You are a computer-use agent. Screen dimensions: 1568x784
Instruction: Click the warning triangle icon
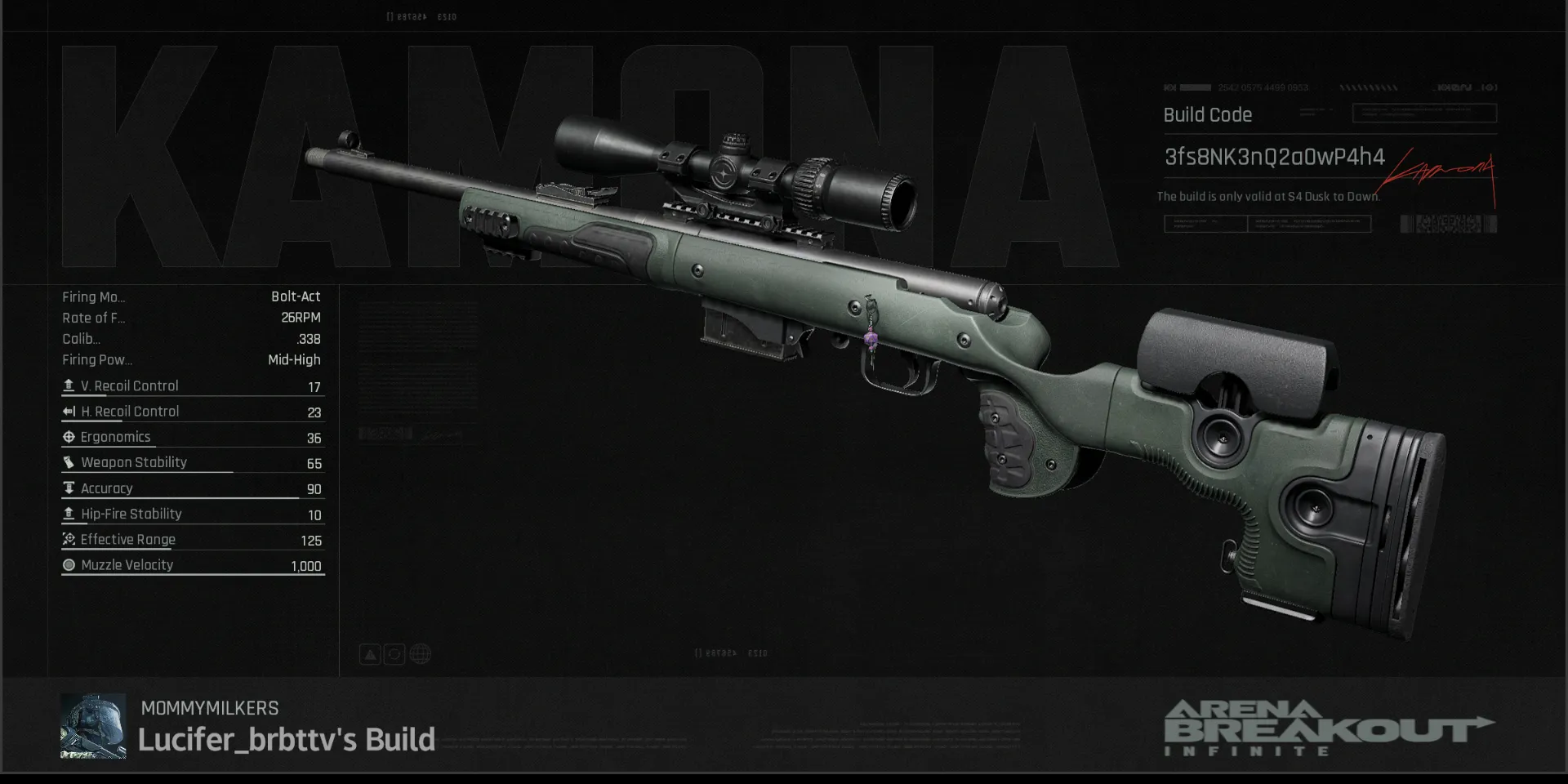[370, 654]
